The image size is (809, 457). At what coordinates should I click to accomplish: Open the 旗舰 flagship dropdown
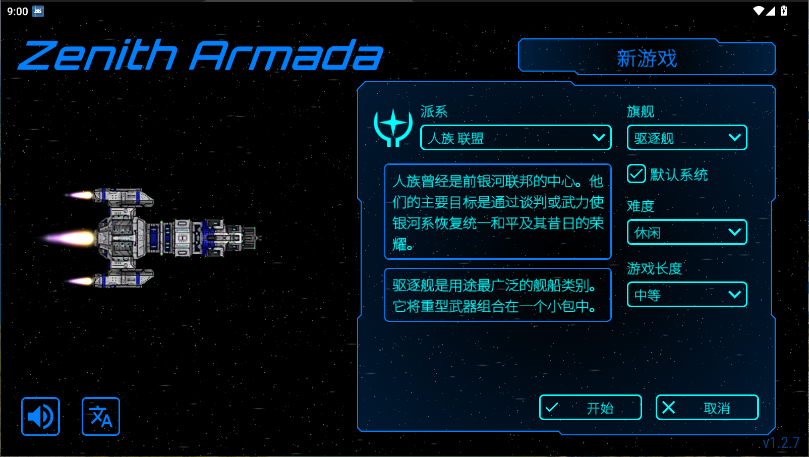687,137
